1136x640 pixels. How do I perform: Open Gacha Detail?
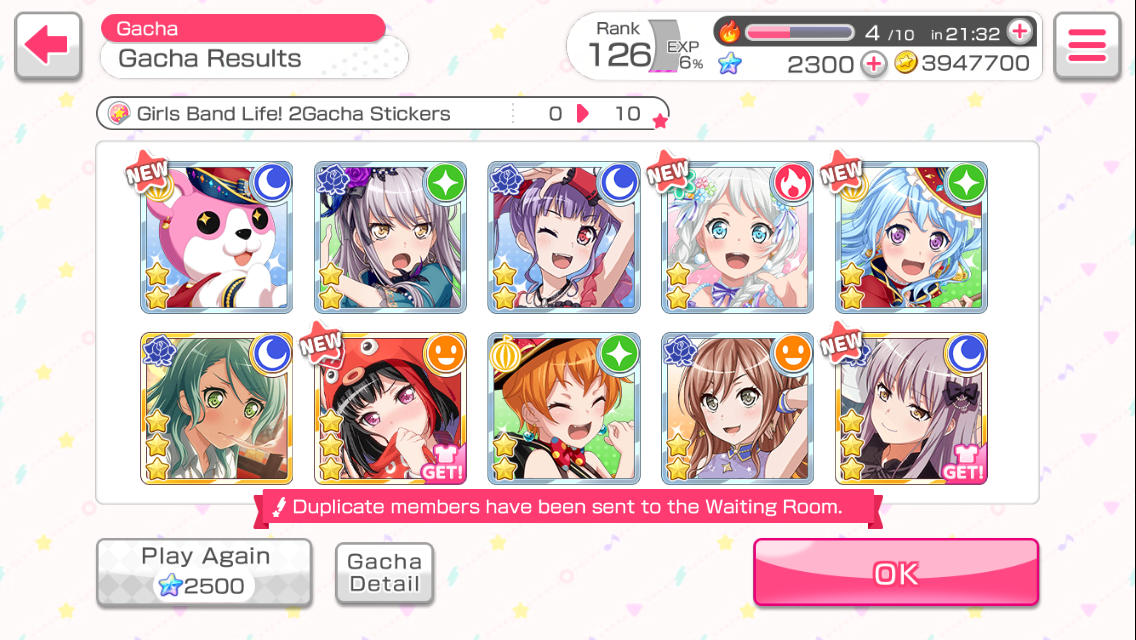pyautogui.click(x=384, y=573)
